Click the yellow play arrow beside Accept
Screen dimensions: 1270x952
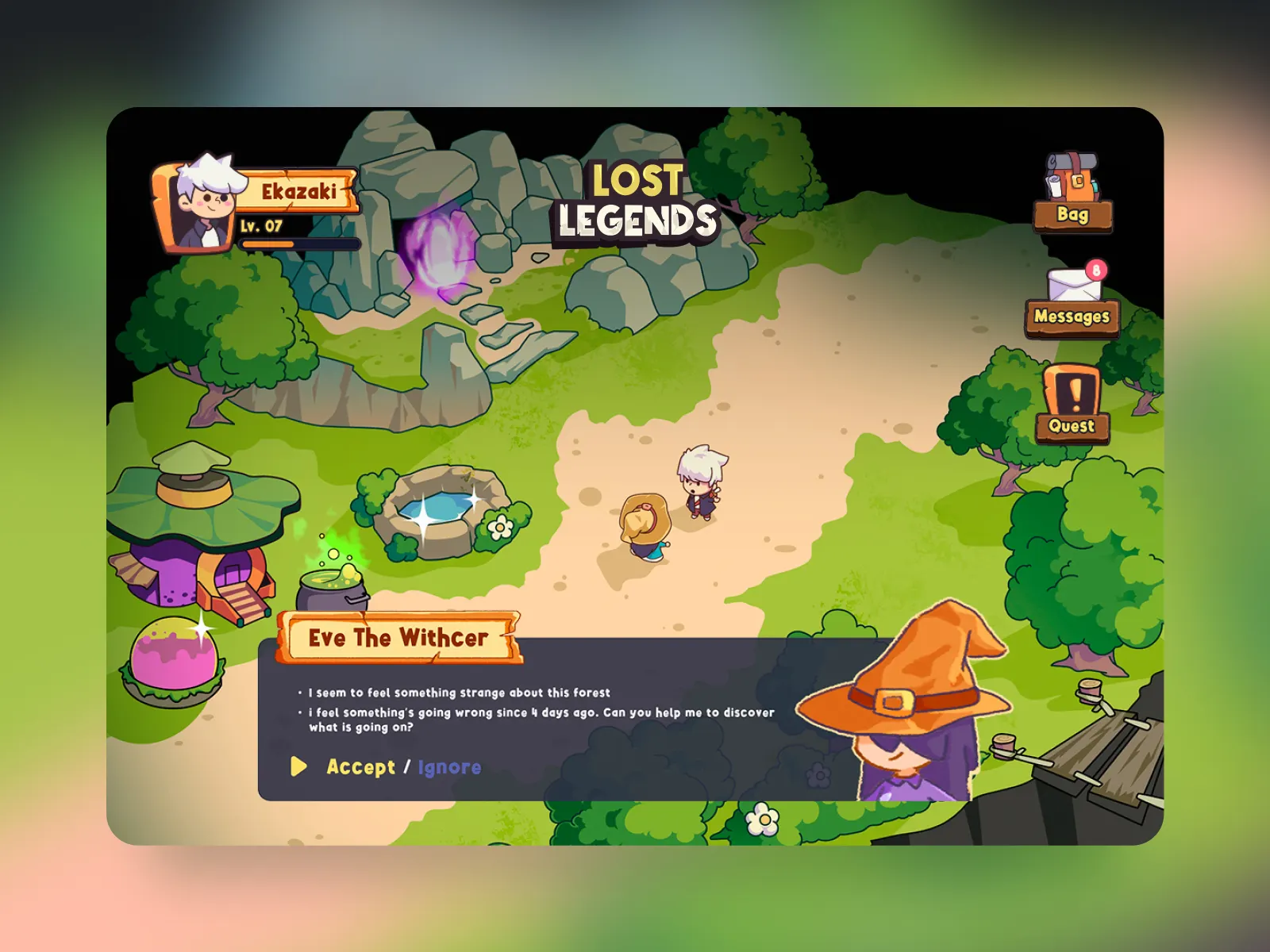[x=300, y=768]
